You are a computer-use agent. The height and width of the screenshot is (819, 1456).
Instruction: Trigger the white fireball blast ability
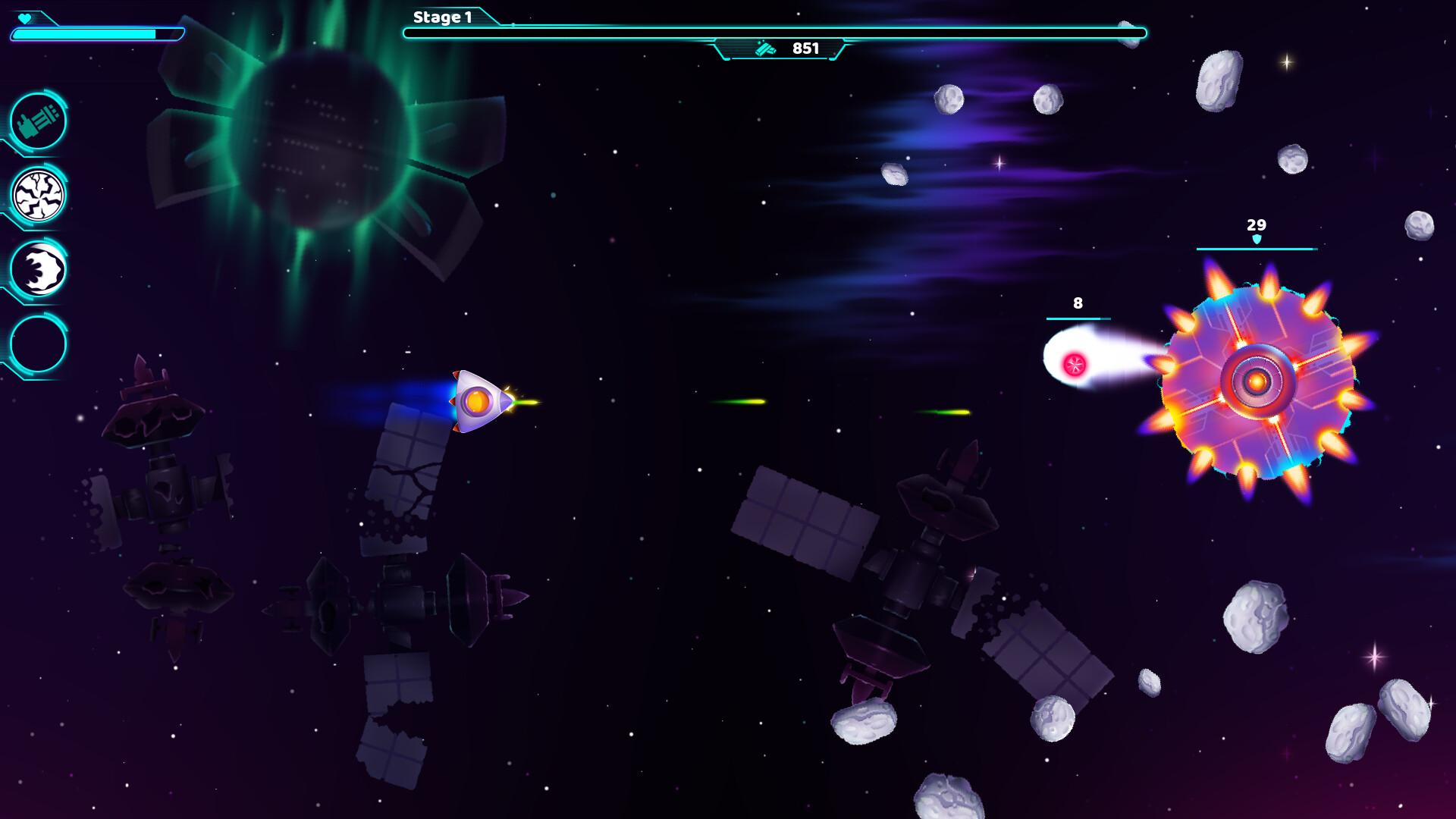38,269
